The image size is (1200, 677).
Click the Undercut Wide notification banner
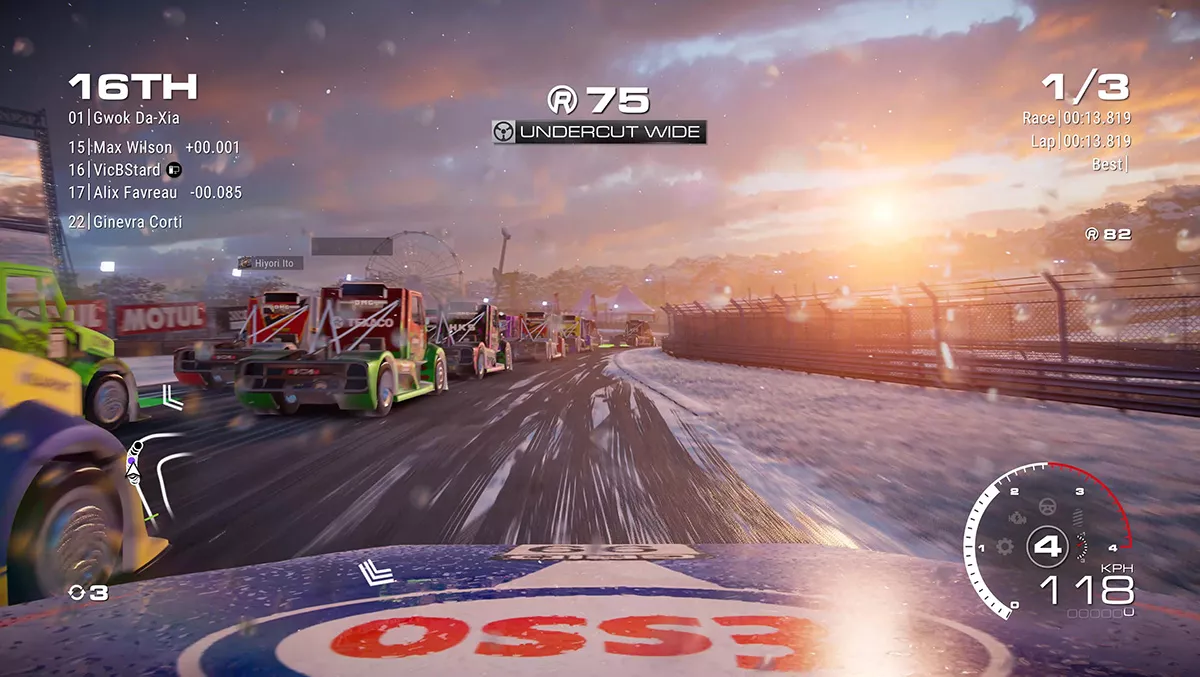[599, 132]
